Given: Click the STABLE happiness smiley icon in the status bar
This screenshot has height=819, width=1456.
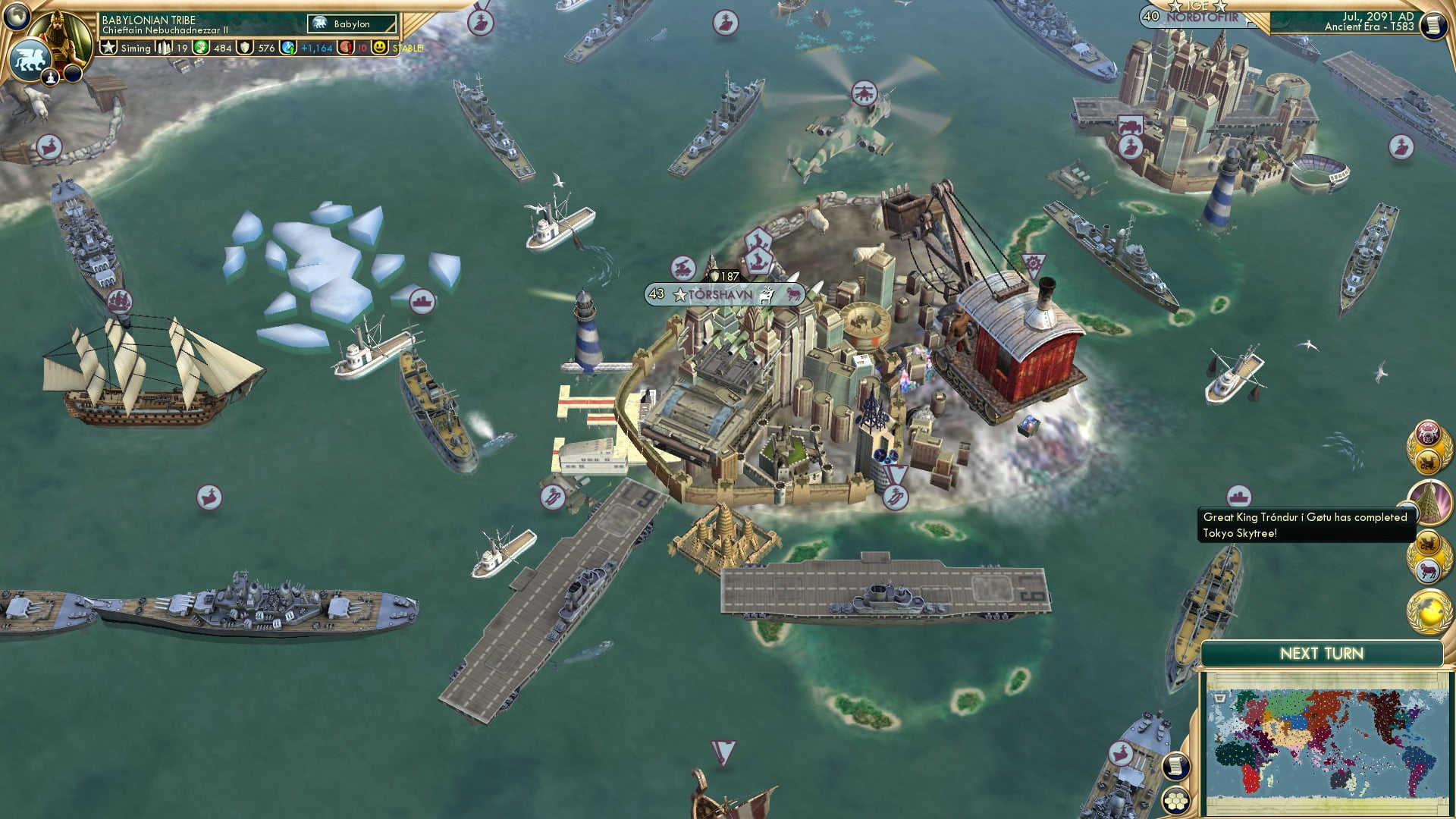Looking at the screenshot, I should click(x=379, y=48).
